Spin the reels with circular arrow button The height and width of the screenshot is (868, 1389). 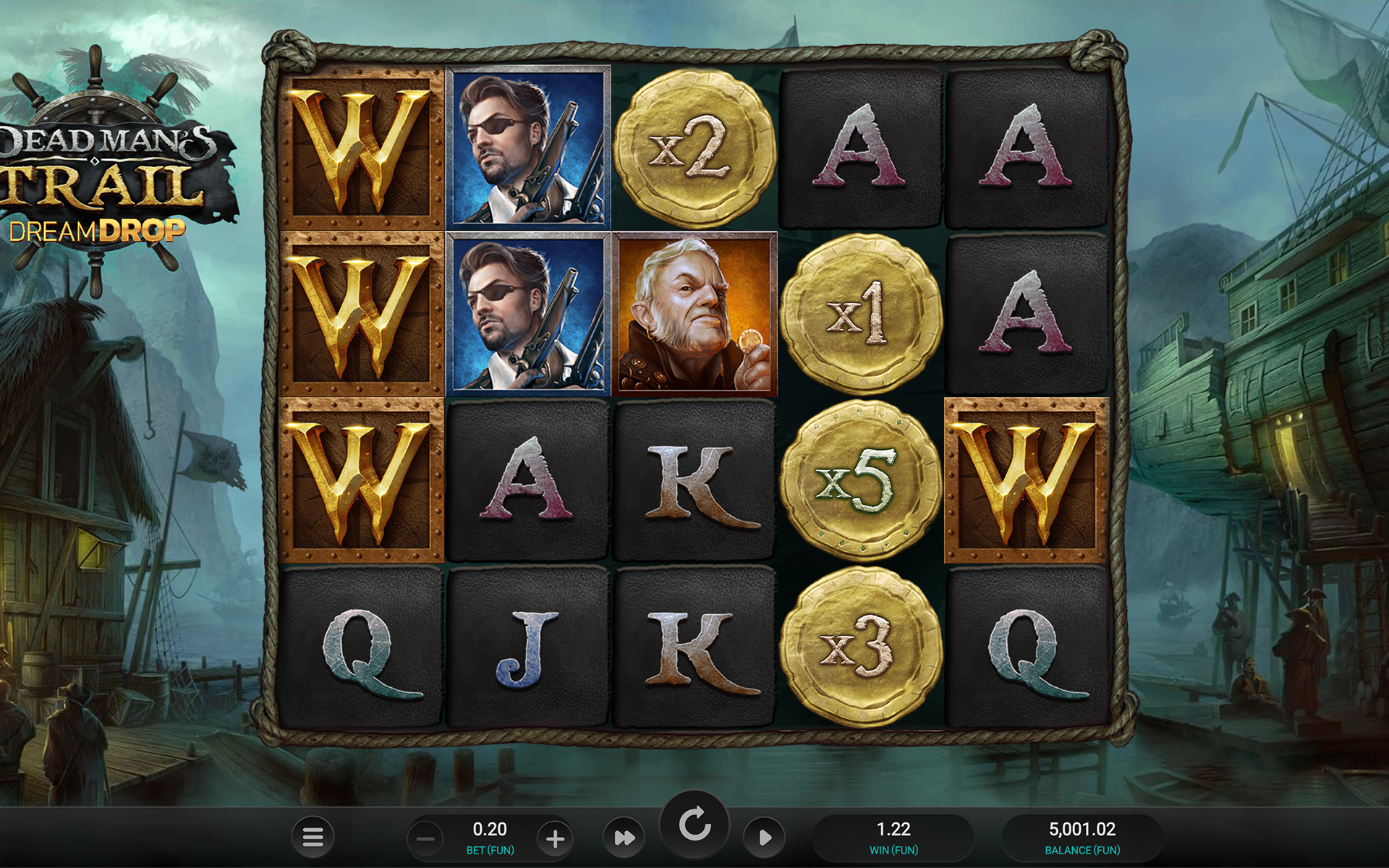tap(694, 825)
